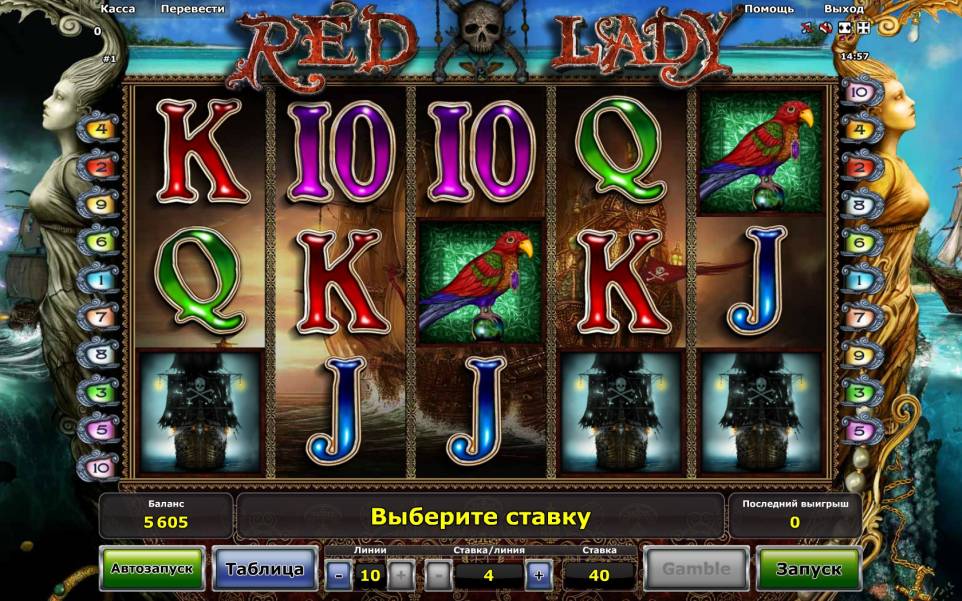Increase the number of Линии
The image size is (962, 601).
click(399, 575)
